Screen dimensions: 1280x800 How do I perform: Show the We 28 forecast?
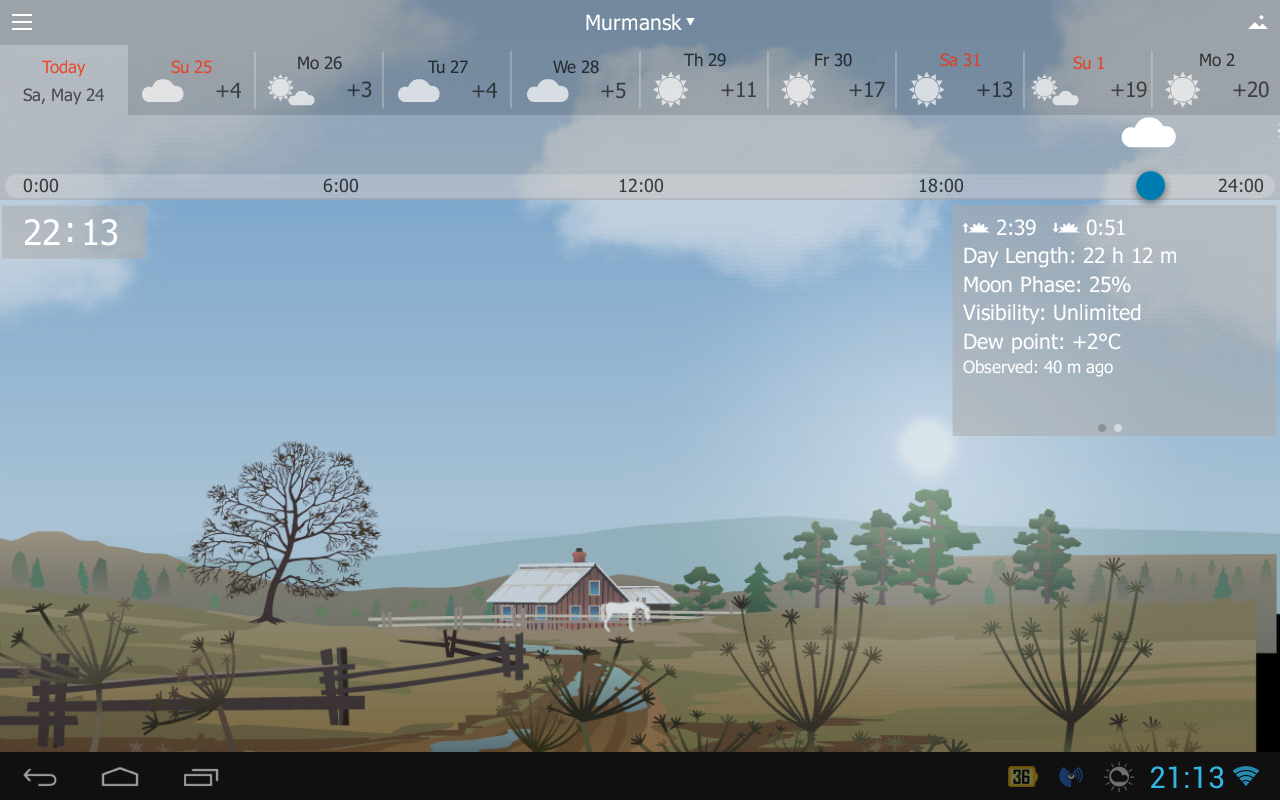coord(576,80)
